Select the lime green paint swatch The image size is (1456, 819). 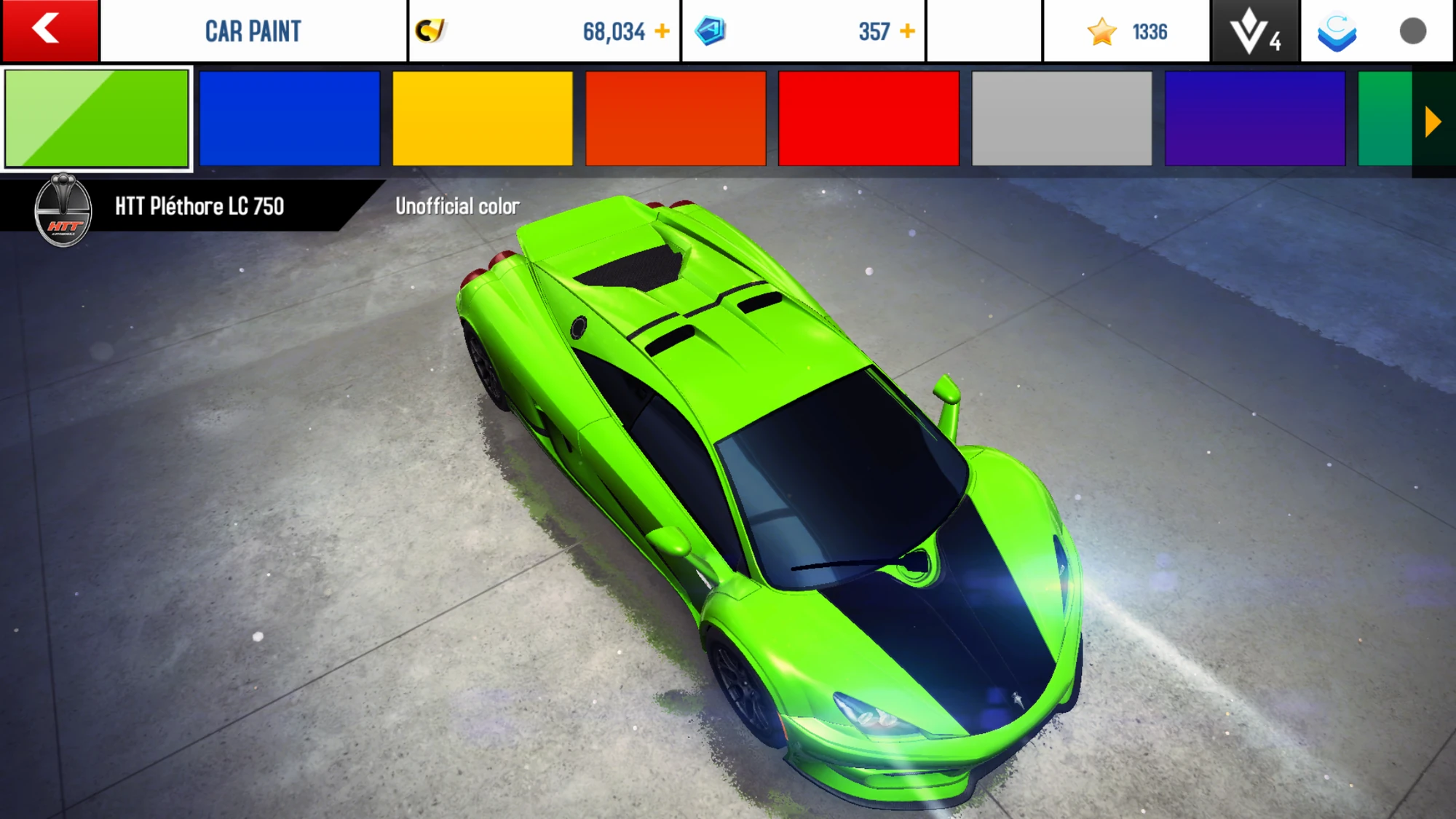pyautogui.click(x=97, y=119)
